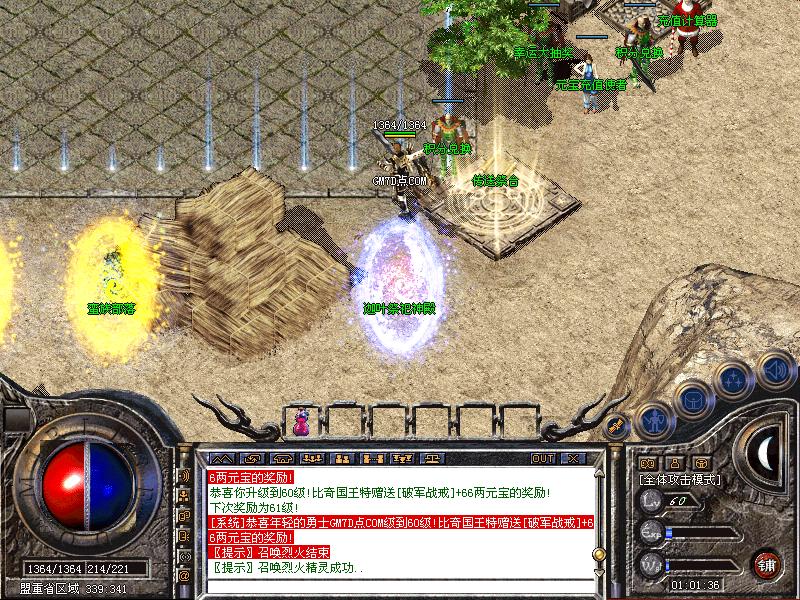Click the OUT button above chat

pos(543,458)
